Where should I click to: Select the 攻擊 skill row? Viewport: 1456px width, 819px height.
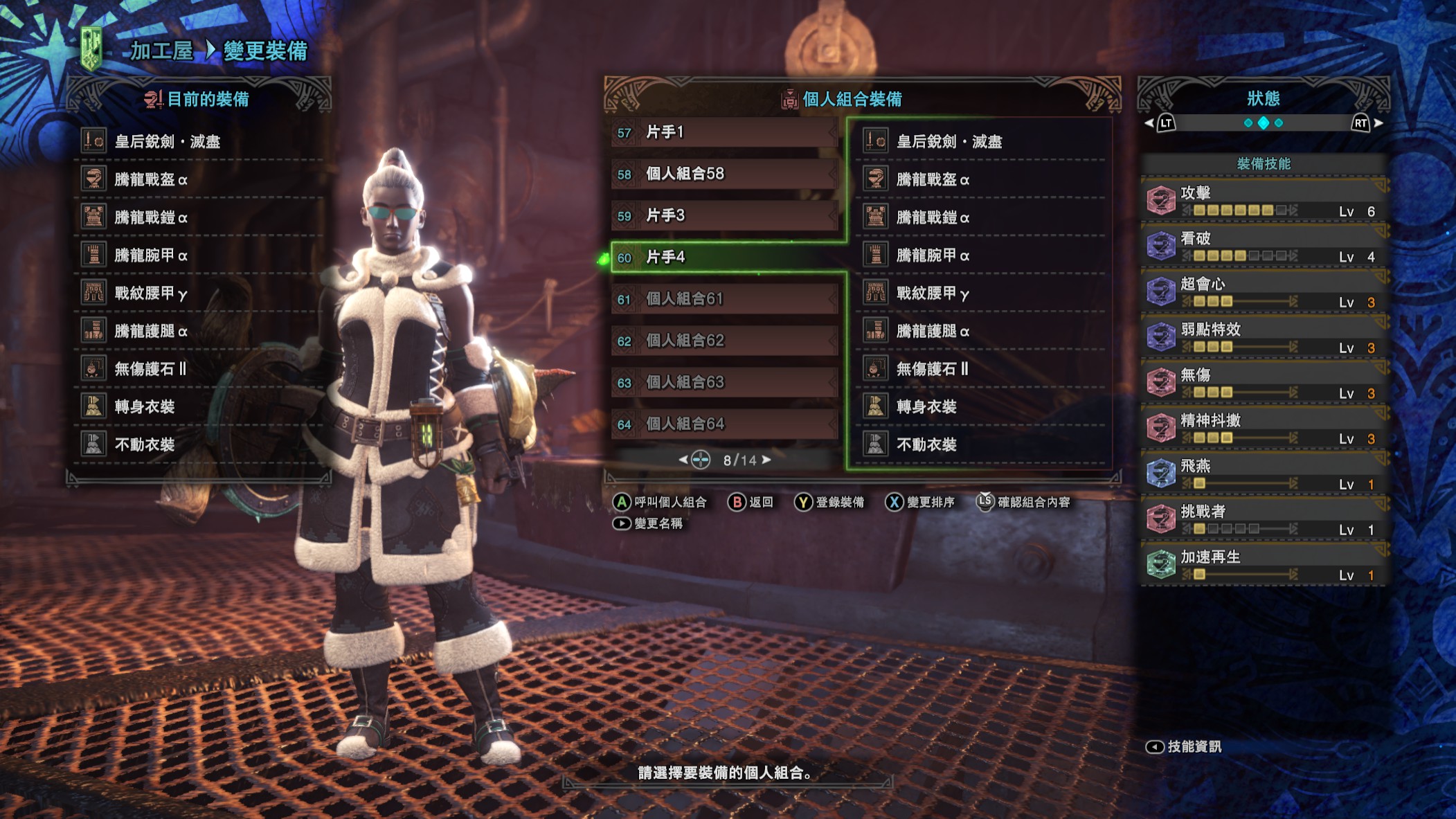coord(1263,201)
